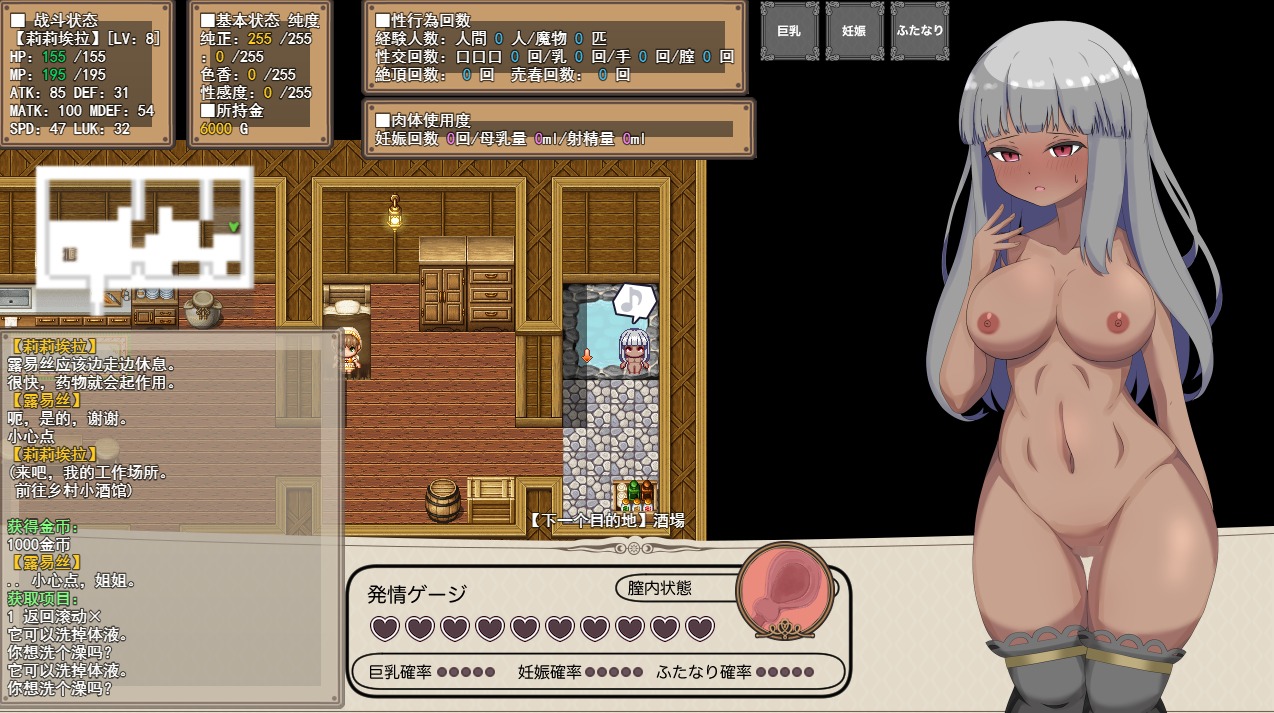Viewport: 1274px width, 713px height.
Task: Select the 妊娠 button
Action: [x=854, y=31]
